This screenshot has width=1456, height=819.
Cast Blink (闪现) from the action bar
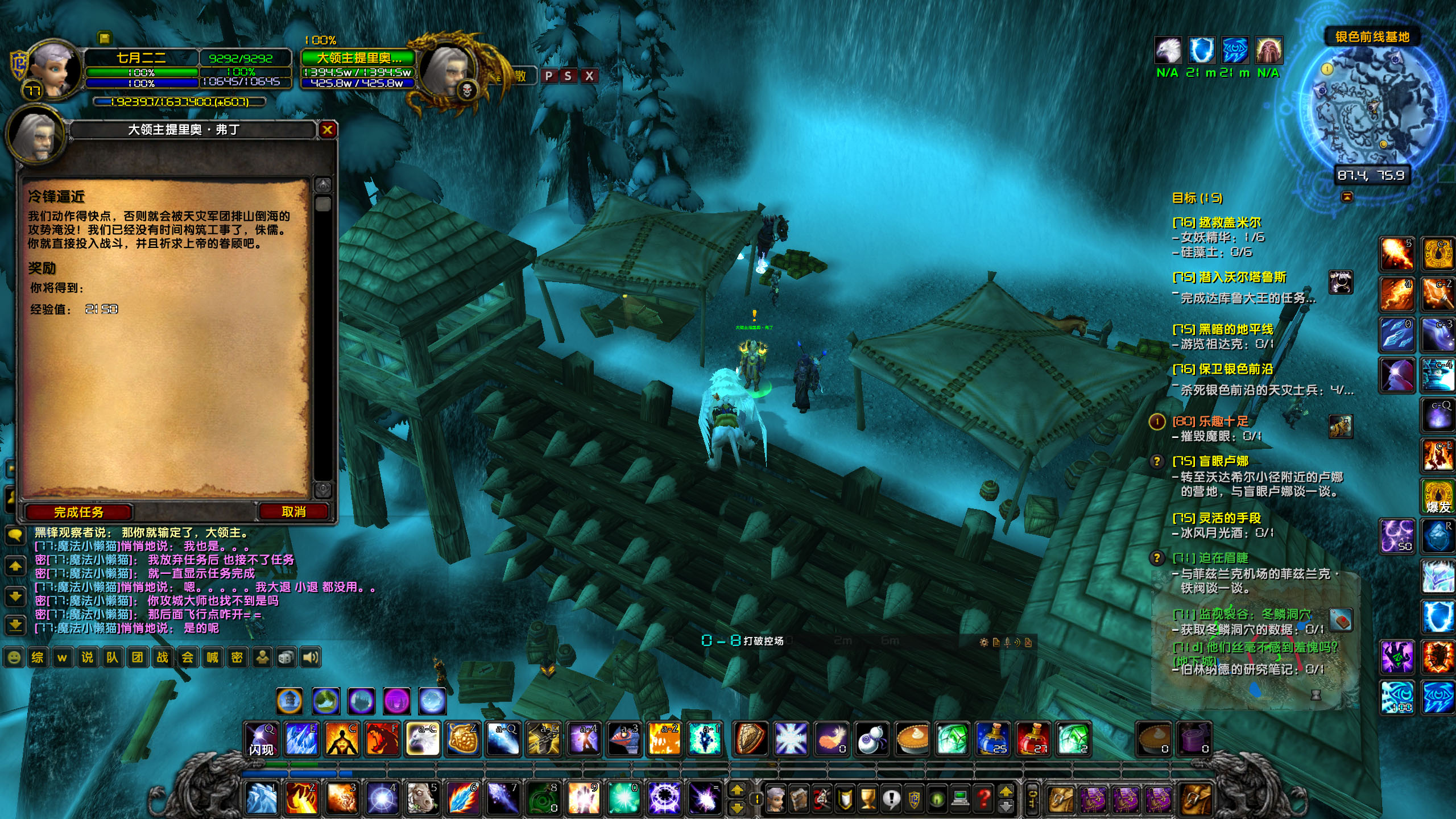(261, 739)
